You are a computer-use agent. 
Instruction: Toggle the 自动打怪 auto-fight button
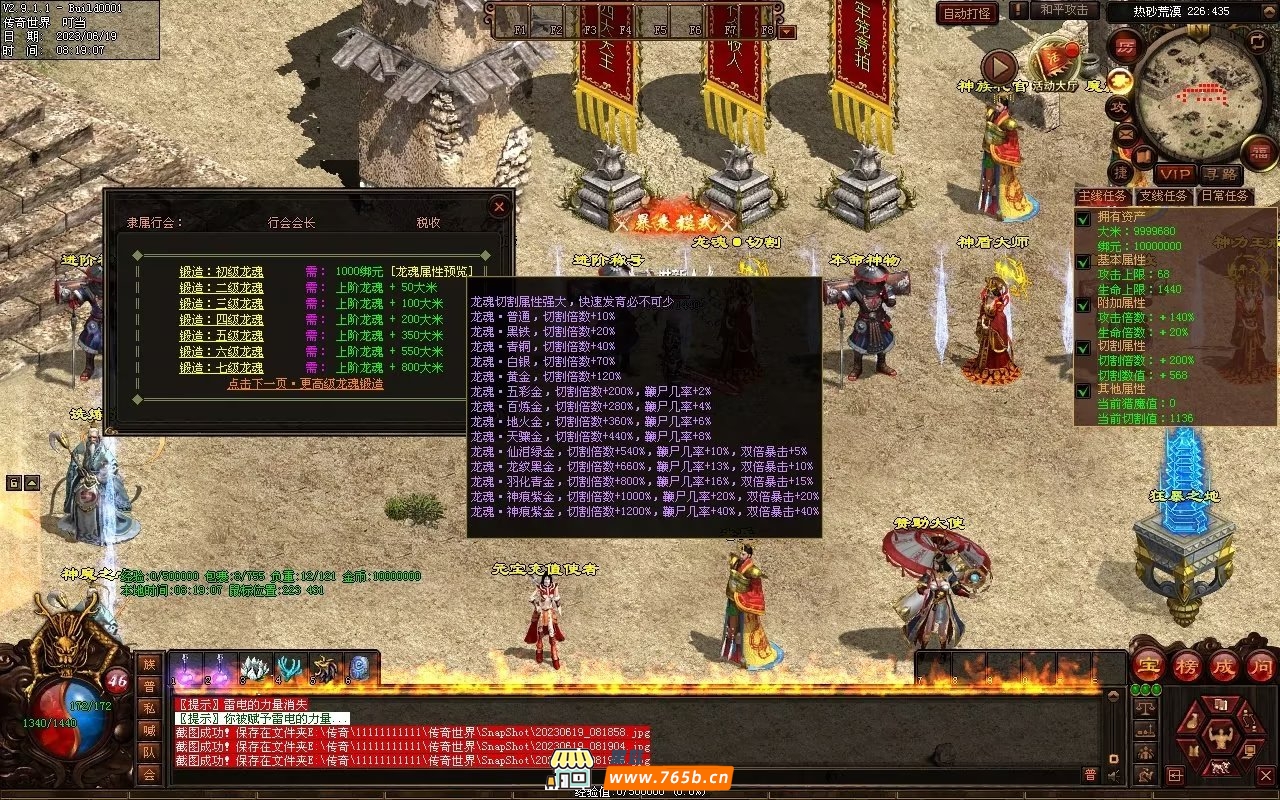967,13
